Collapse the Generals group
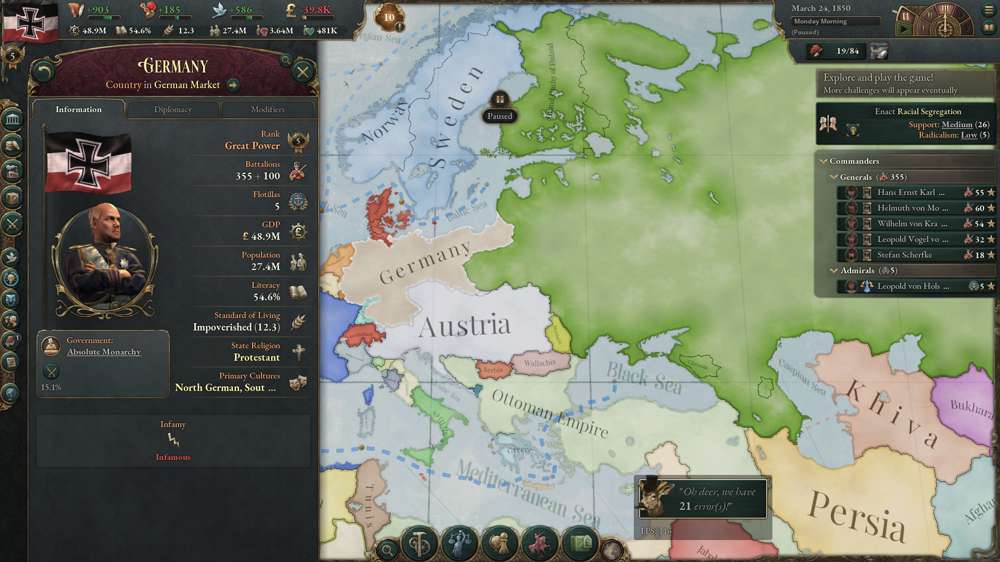The image size is (1000, 562). click(834, 177)
